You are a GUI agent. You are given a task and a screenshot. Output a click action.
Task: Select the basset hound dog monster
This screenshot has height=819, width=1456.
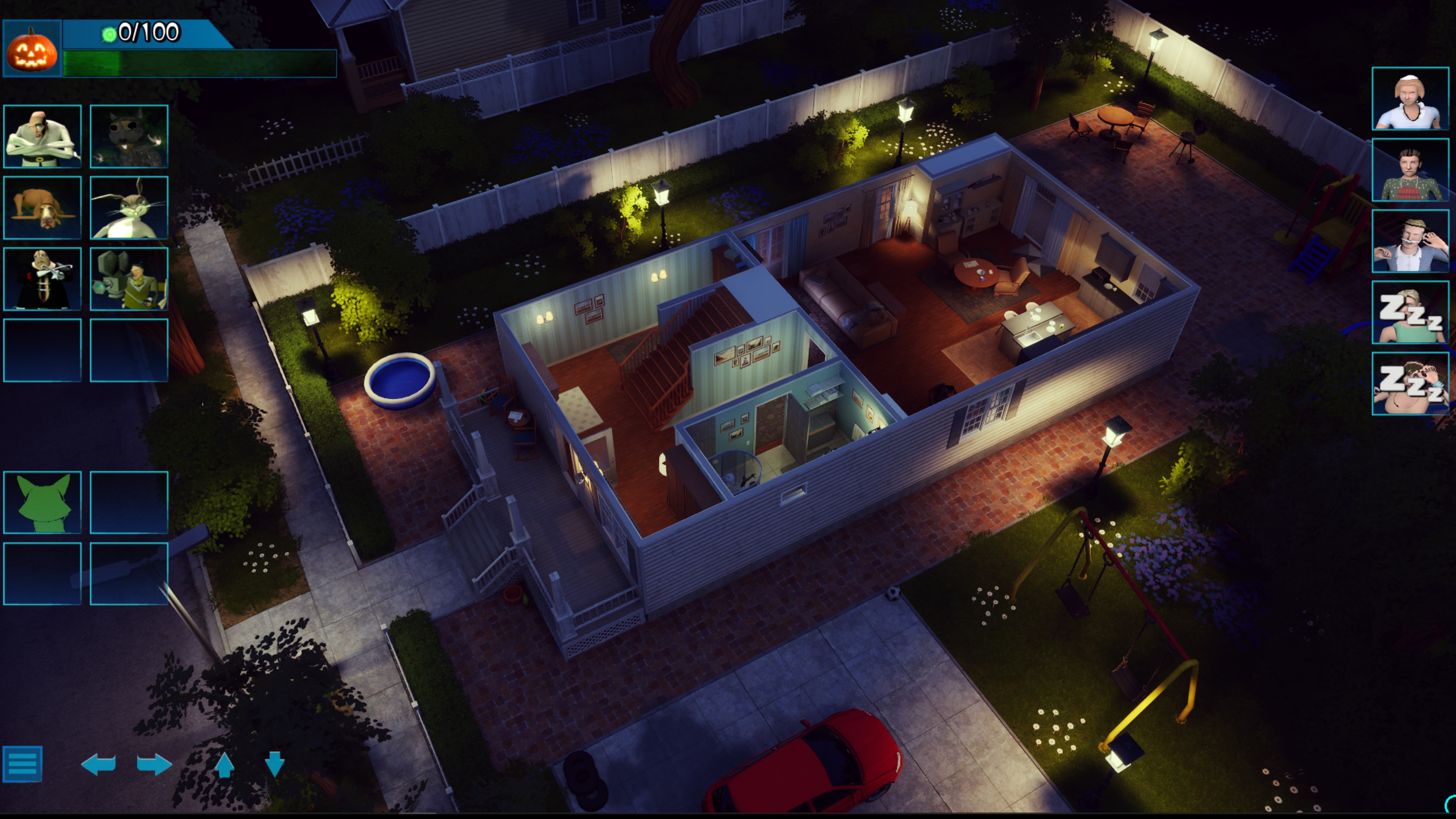(x=42, y=208)
